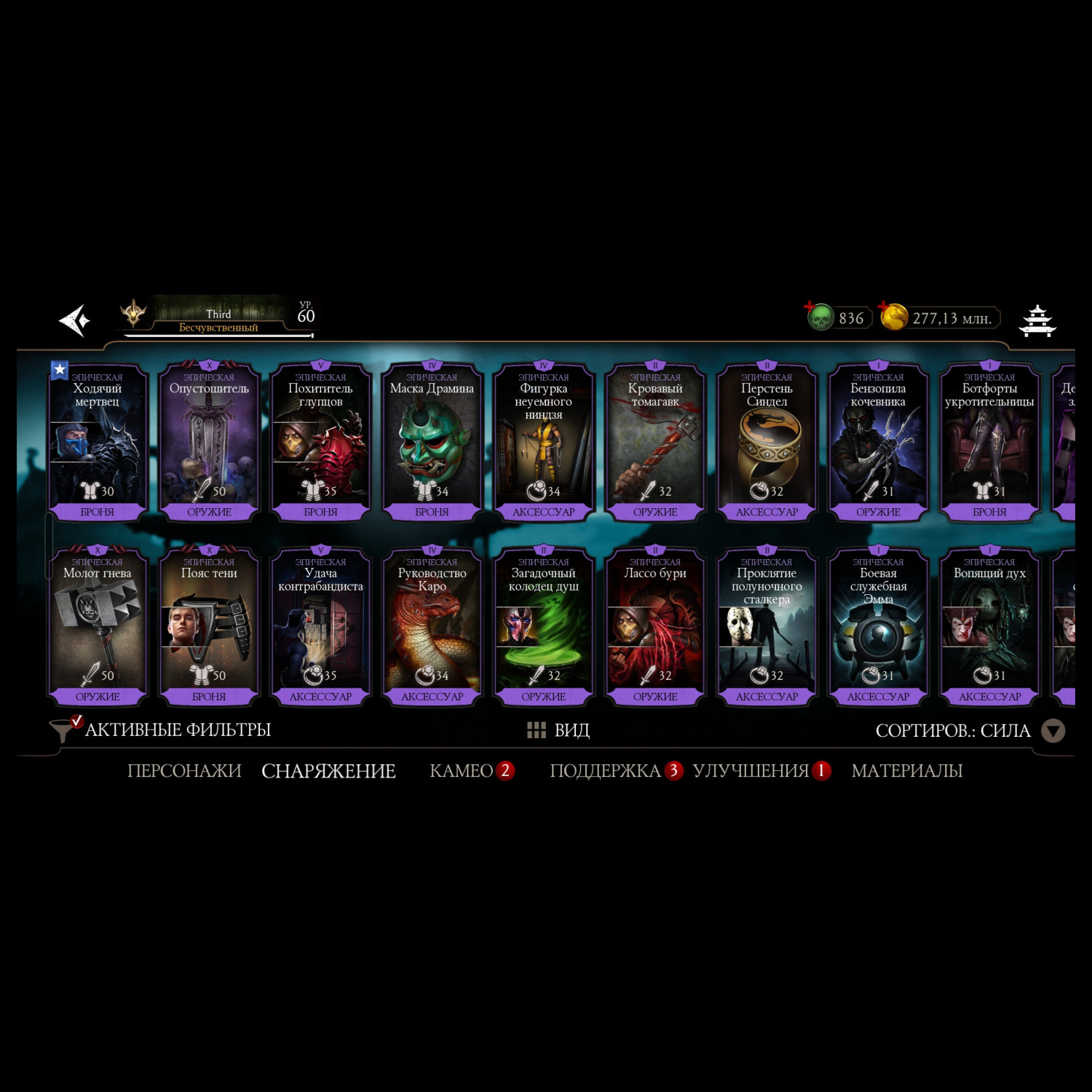
Task: Choose the Руководство Каро card
Action: click(432, 626)
